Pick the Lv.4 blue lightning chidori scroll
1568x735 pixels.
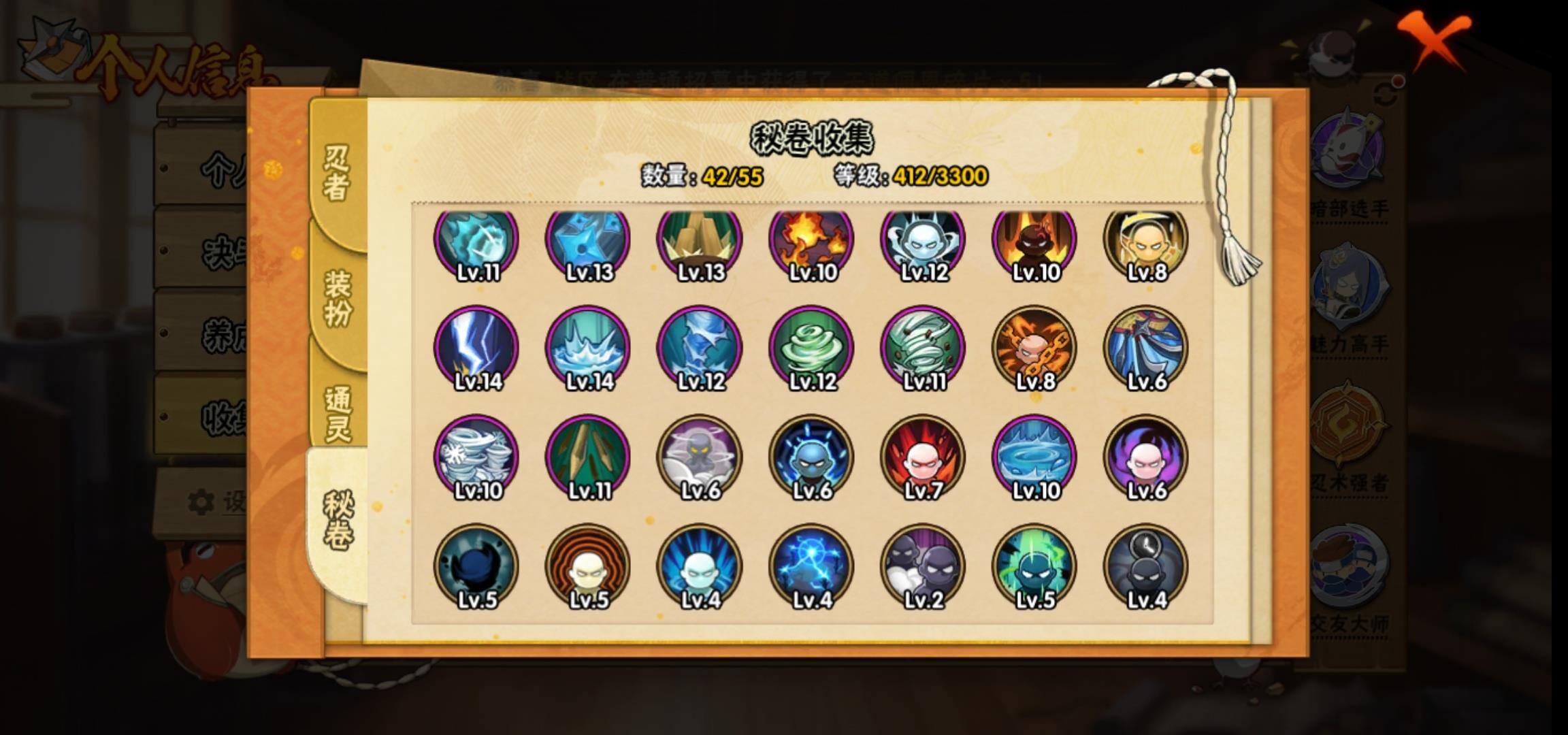coord(811,566)
